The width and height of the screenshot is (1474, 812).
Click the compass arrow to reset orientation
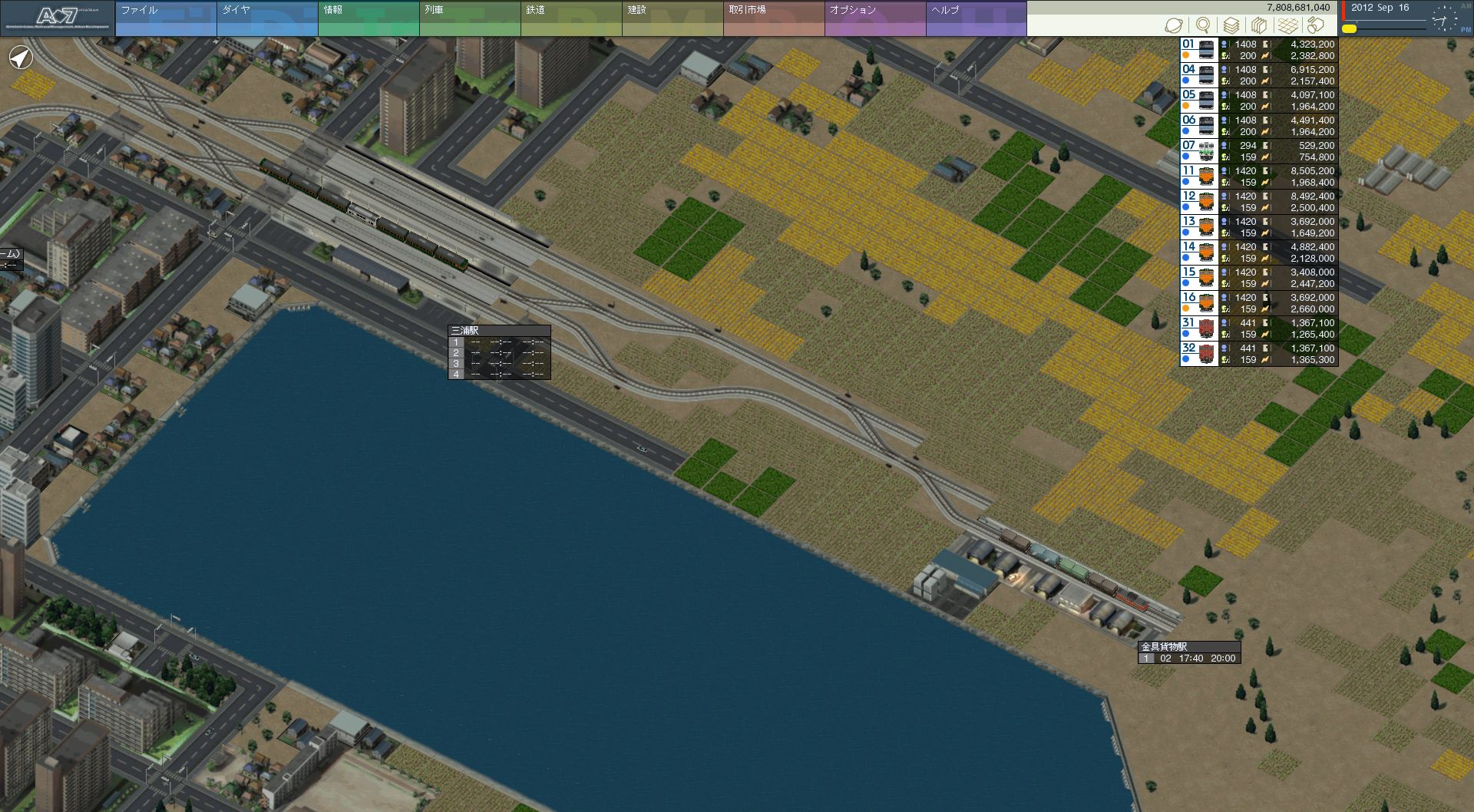tap(21, 58)
